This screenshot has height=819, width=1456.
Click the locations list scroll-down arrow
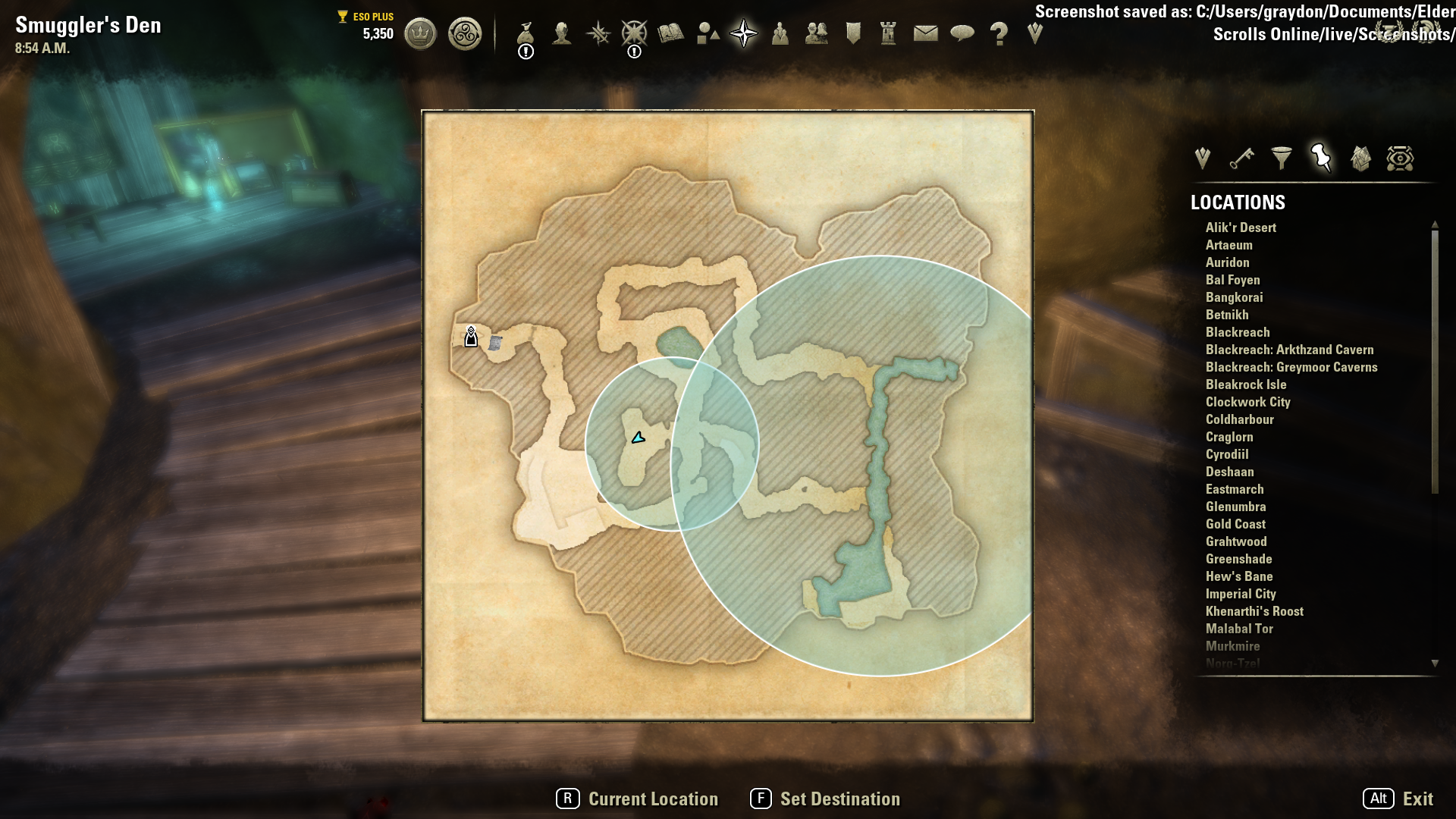1435,664
